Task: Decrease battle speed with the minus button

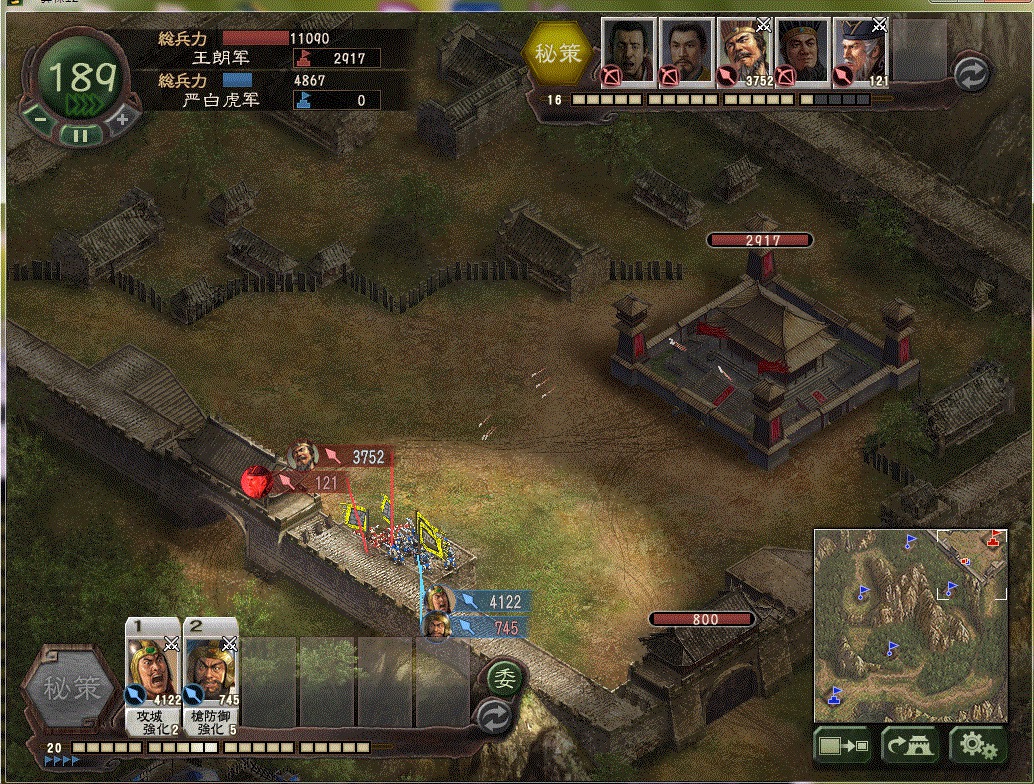Action: point(40,118)
